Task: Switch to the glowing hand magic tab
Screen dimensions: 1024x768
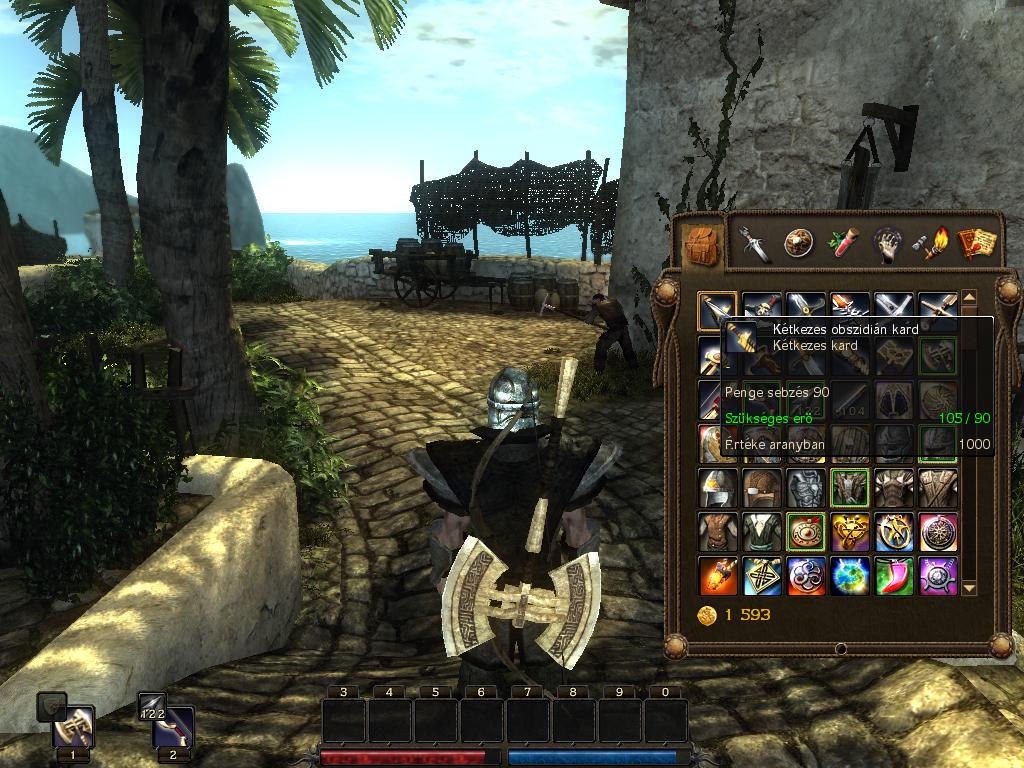Action: pos(887,243)
